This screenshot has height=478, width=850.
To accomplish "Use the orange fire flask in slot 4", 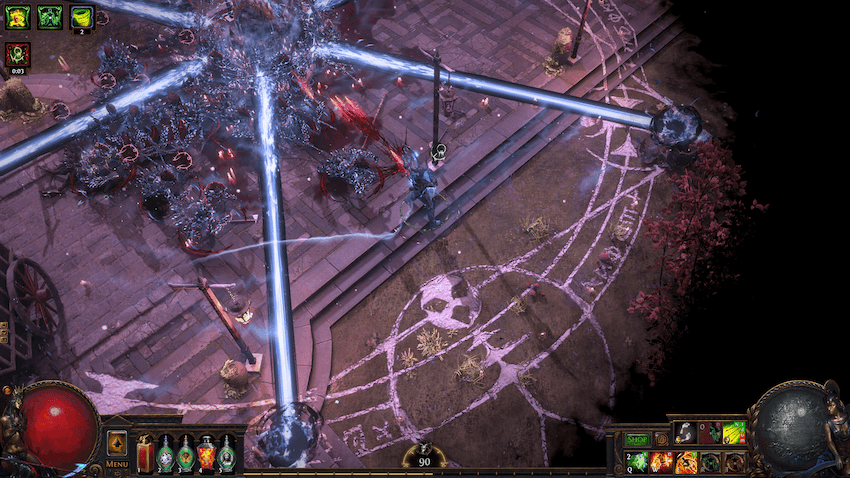I will (x=207, y=453).
